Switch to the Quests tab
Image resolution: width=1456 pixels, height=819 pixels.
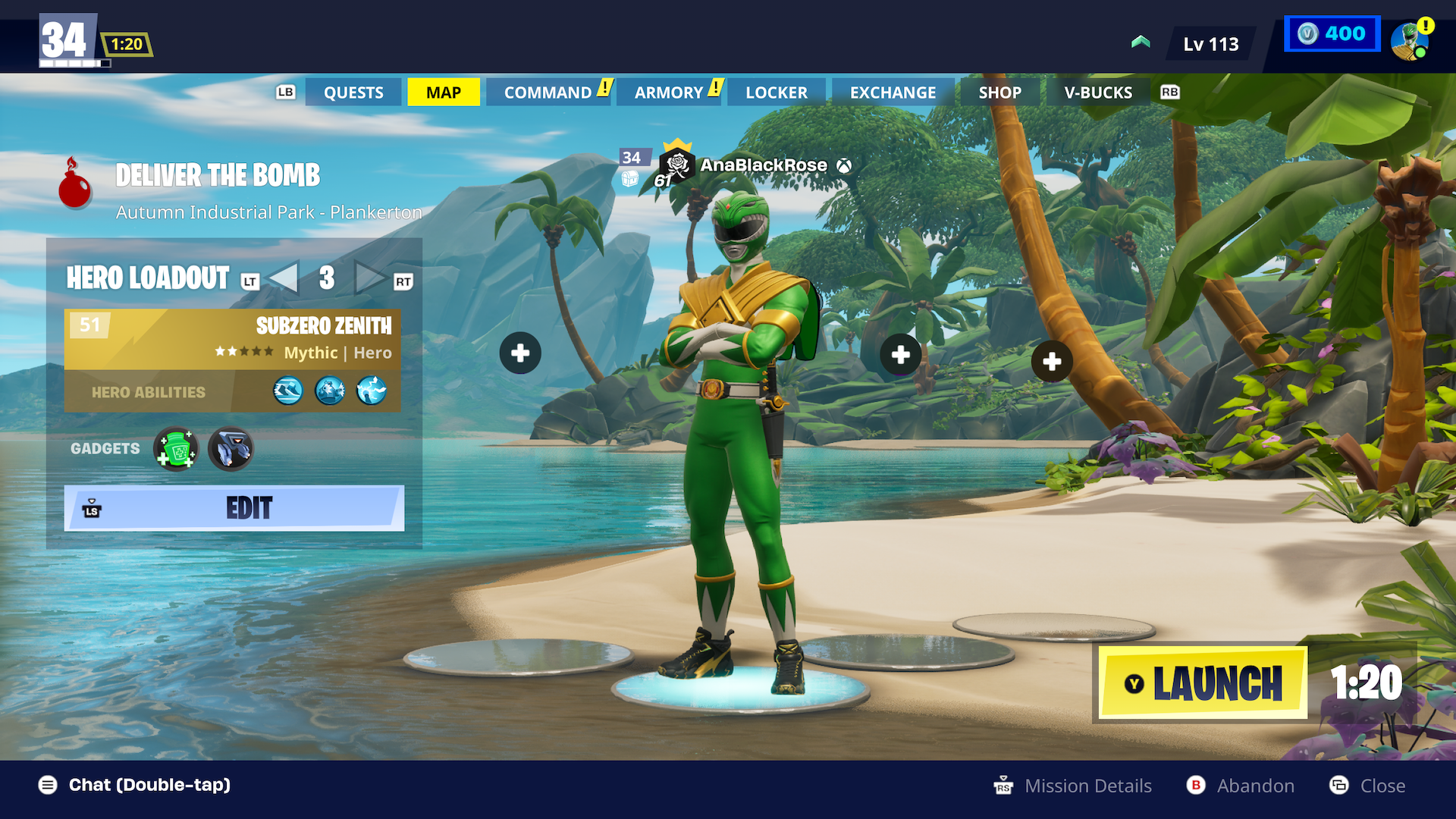pyautogui.click(x=353, y=93)
